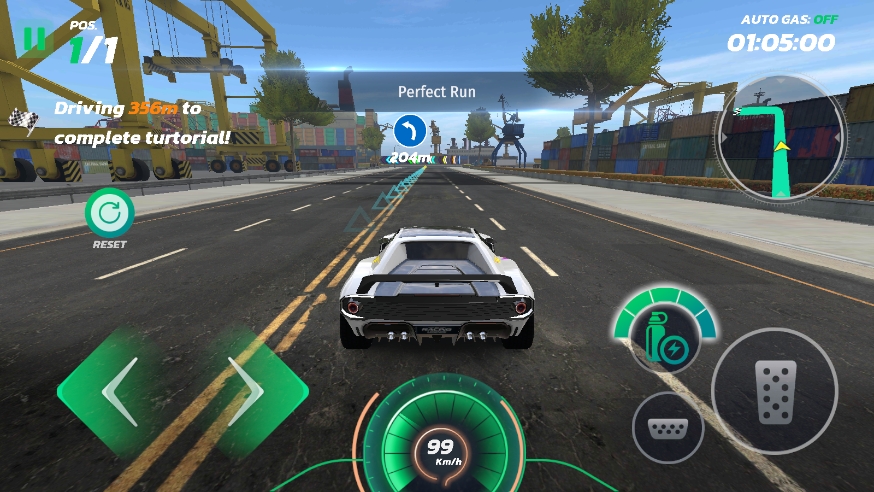Screen dimensions: 874x492
Task: Pause the race with the pause button
Action: [35, 38]
